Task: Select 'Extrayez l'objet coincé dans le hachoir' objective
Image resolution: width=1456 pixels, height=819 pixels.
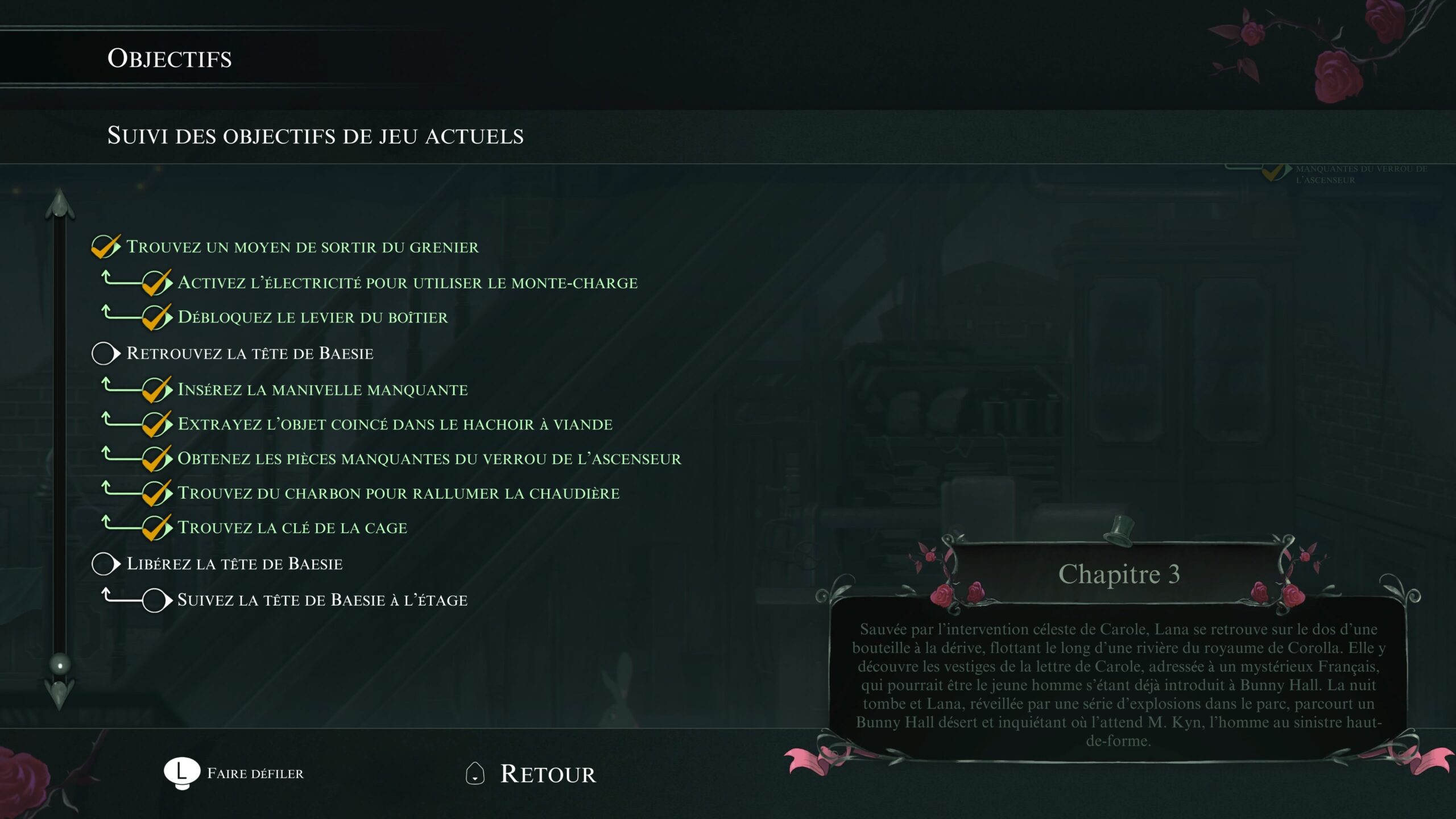Action: pos(395,424)
